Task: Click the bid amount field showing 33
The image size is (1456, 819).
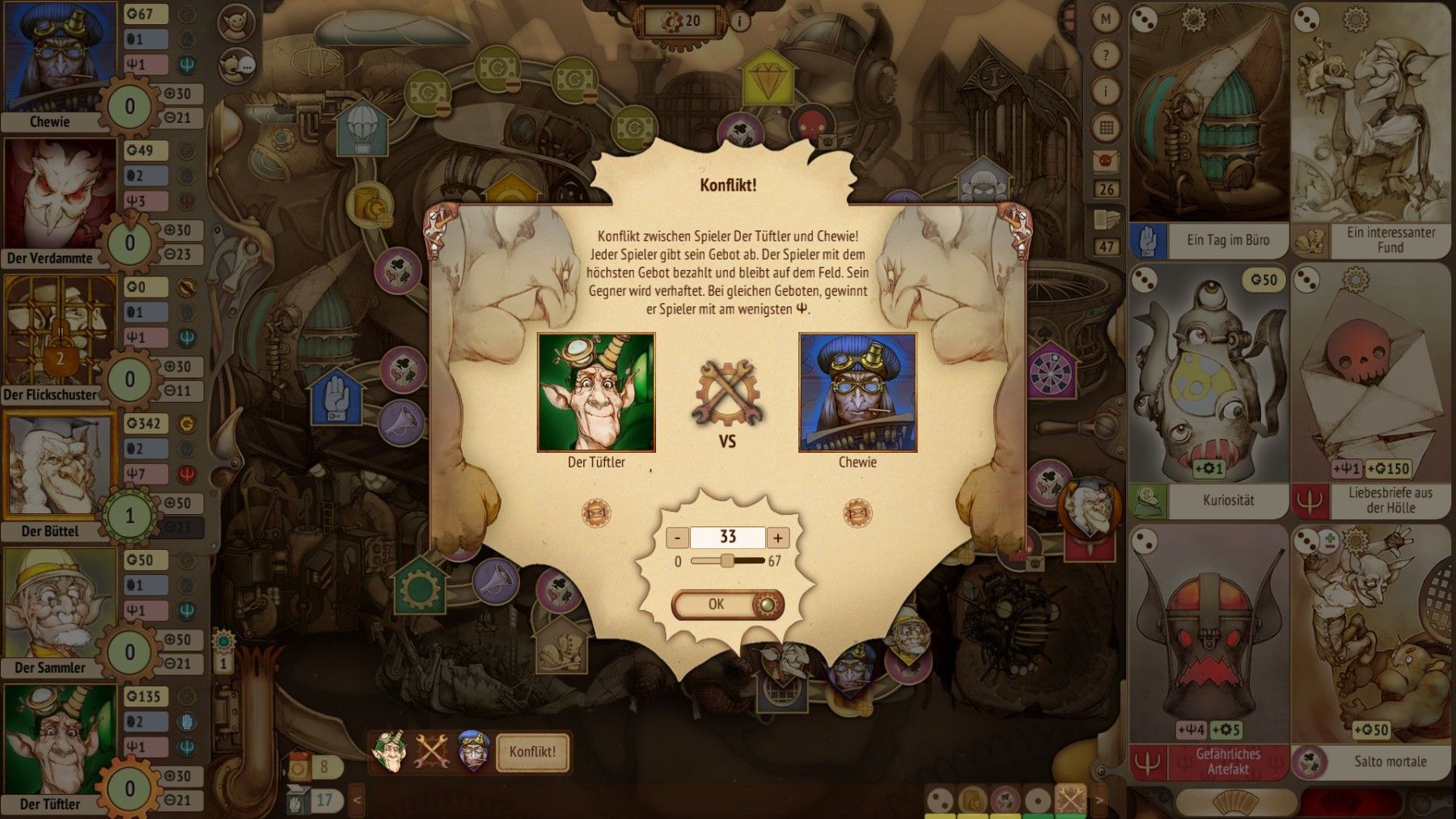Action: click(x=727, y=538)
